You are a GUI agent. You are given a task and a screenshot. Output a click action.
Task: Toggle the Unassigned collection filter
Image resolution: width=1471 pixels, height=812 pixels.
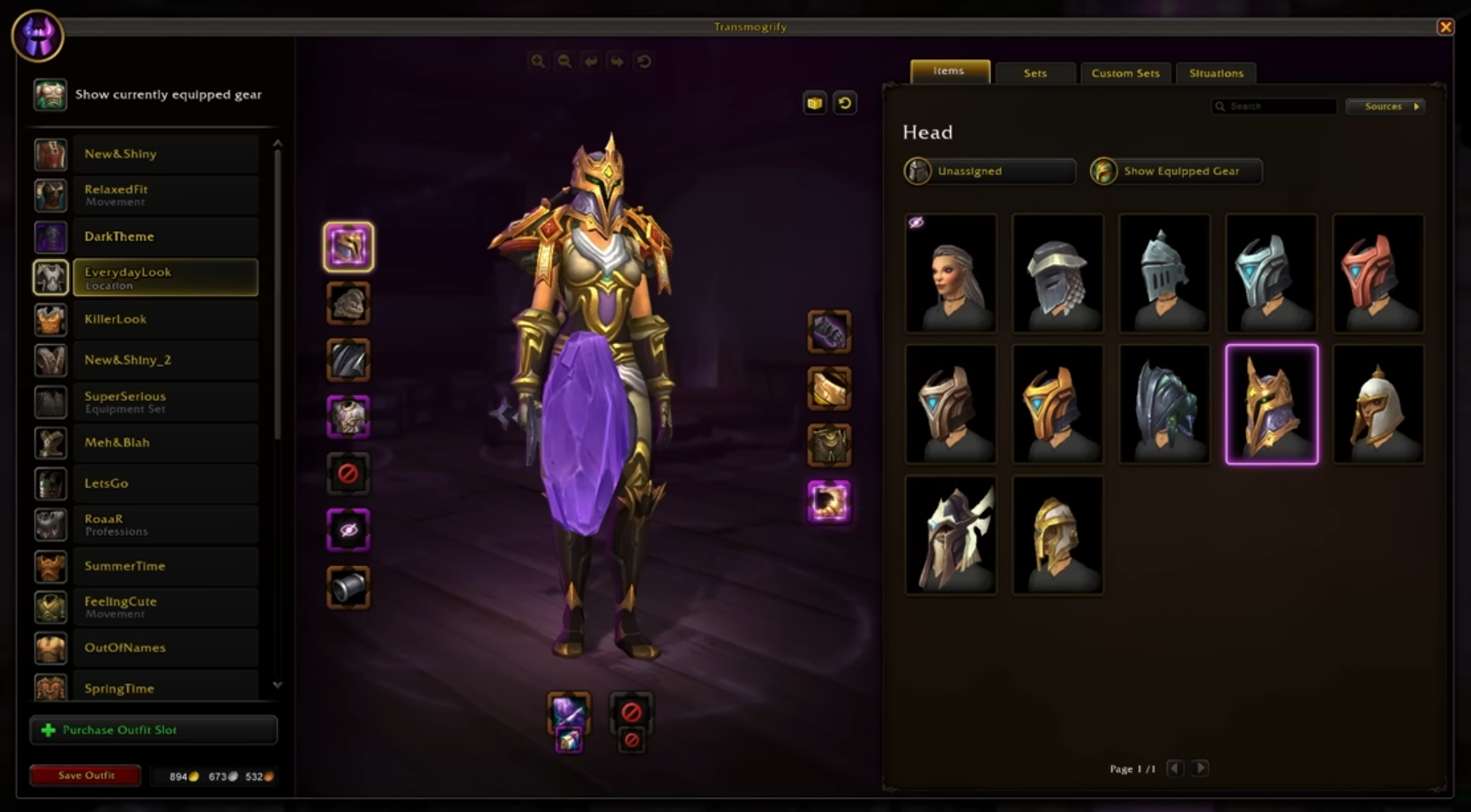988,171
